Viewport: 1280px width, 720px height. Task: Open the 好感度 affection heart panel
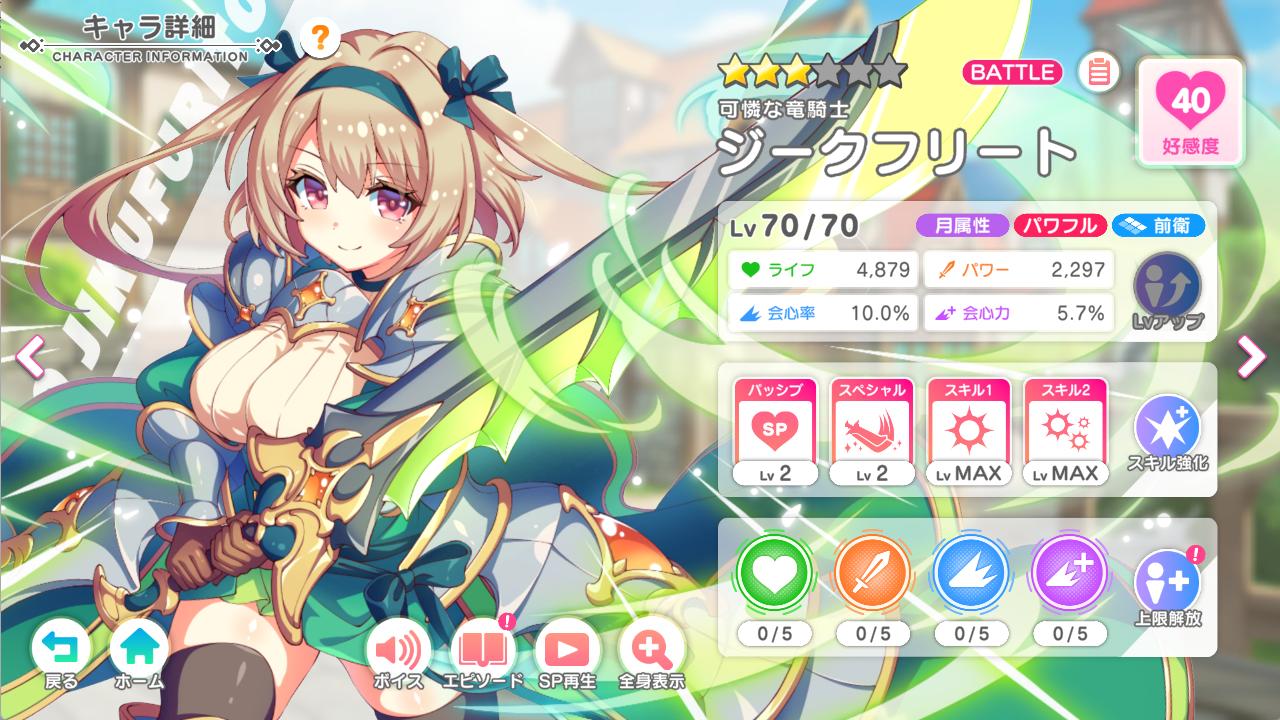[1190, 110]
